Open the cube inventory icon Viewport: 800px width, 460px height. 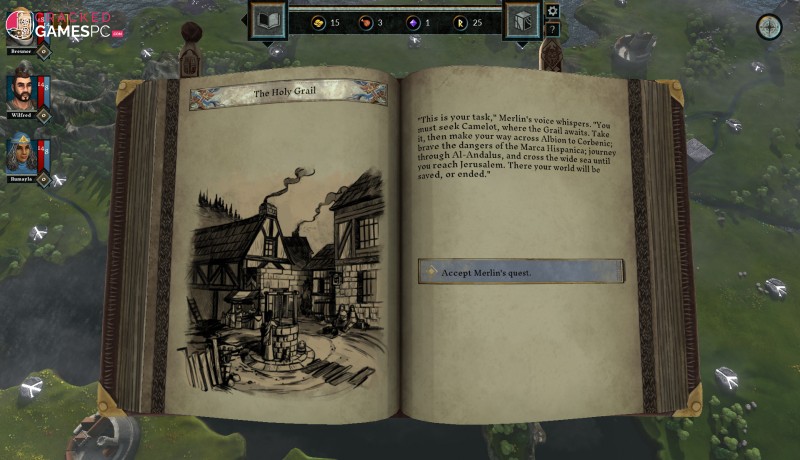[x=521, y=20]
